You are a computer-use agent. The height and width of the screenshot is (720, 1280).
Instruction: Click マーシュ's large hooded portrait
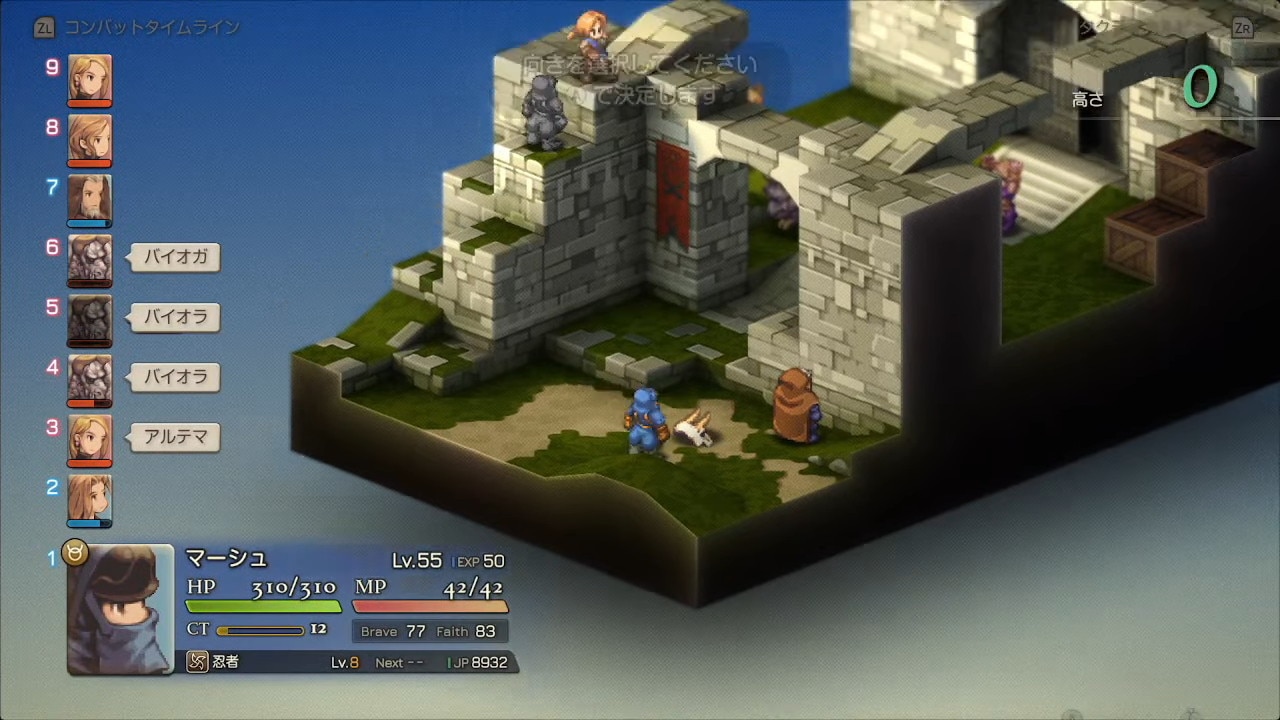coord(120,610)
